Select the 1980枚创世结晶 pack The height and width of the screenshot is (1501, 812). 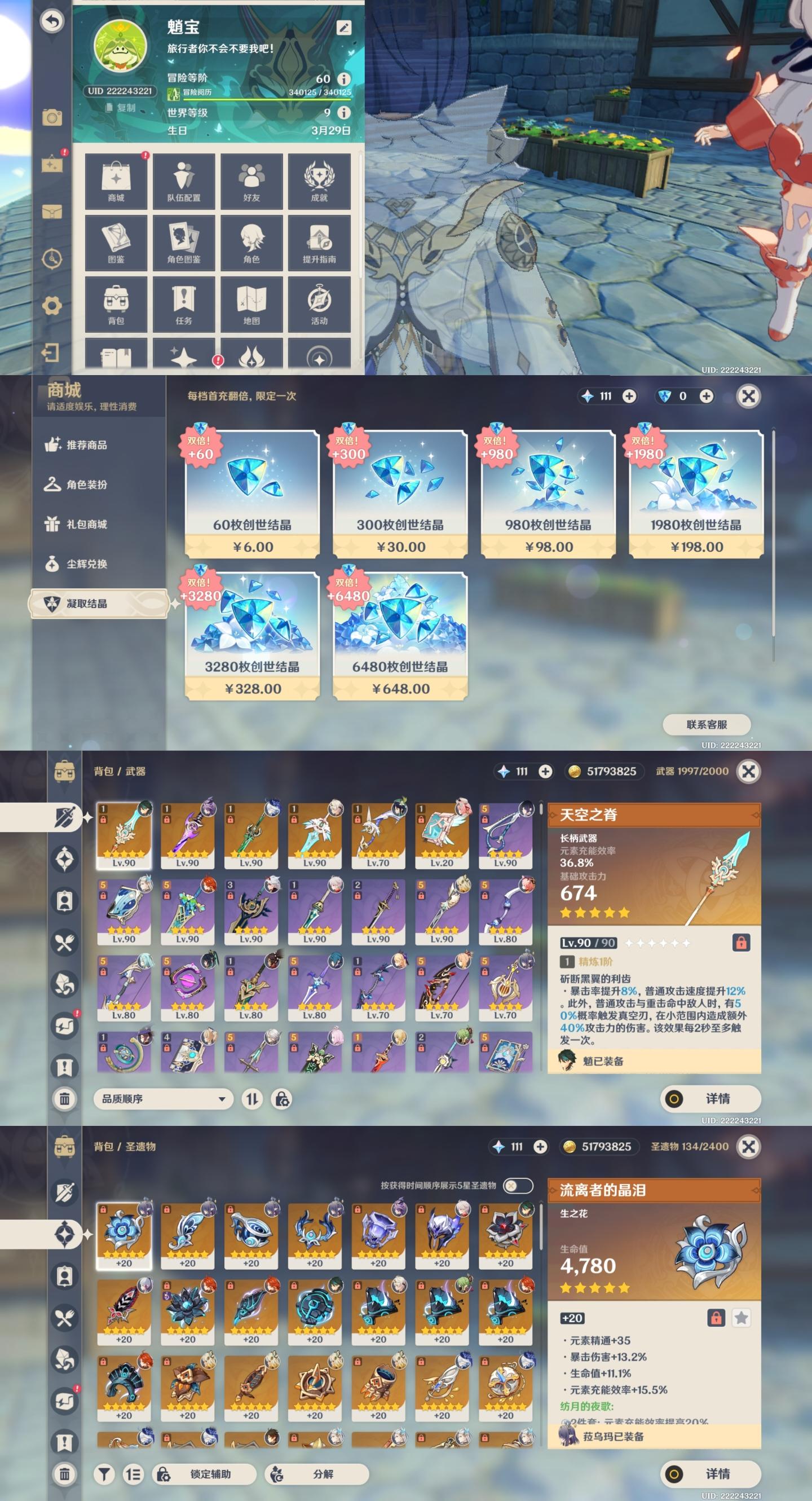point(696,495)
